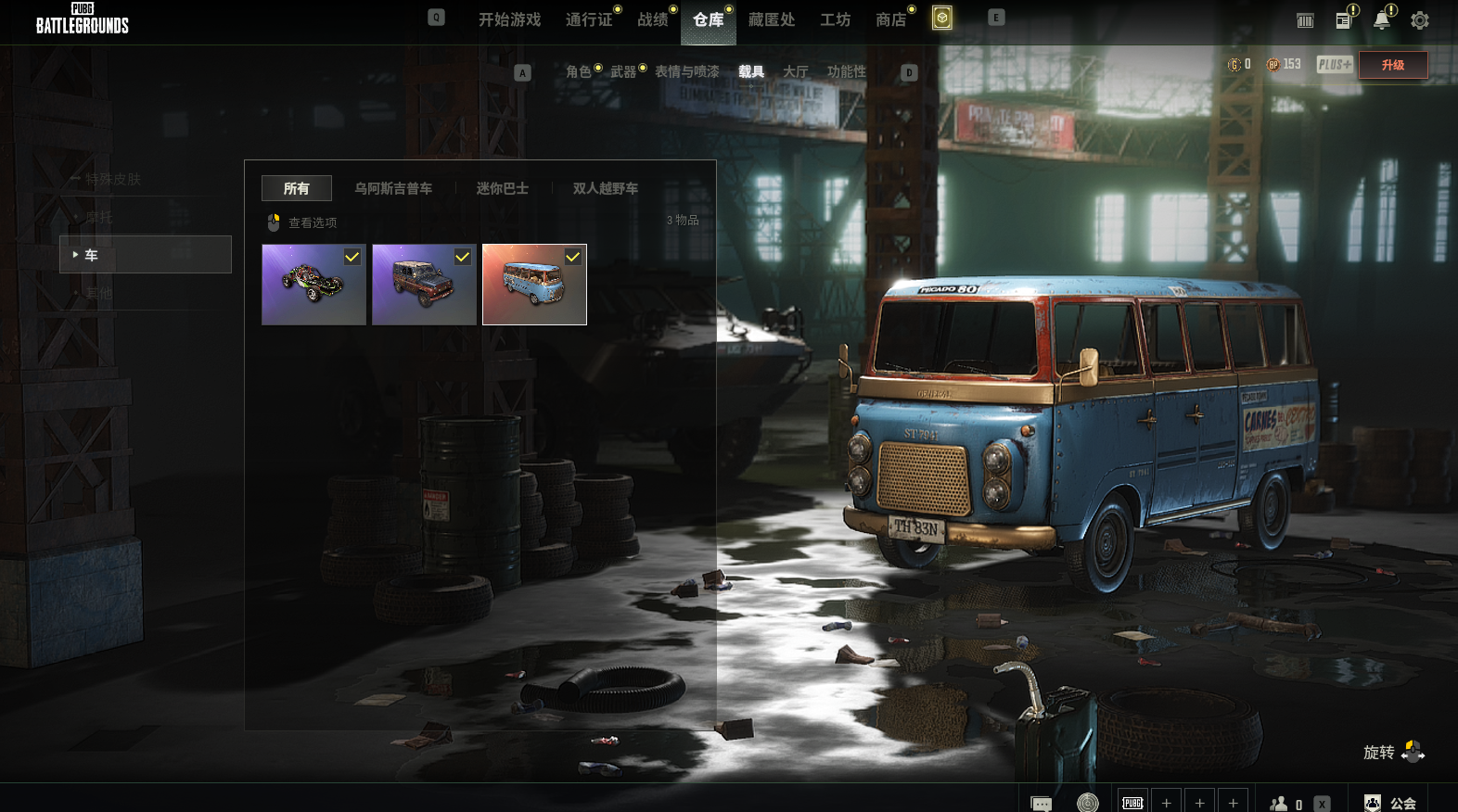Select the buggy skin thumbnail
Screen dimensions: 1458x812
click(313, 285)
